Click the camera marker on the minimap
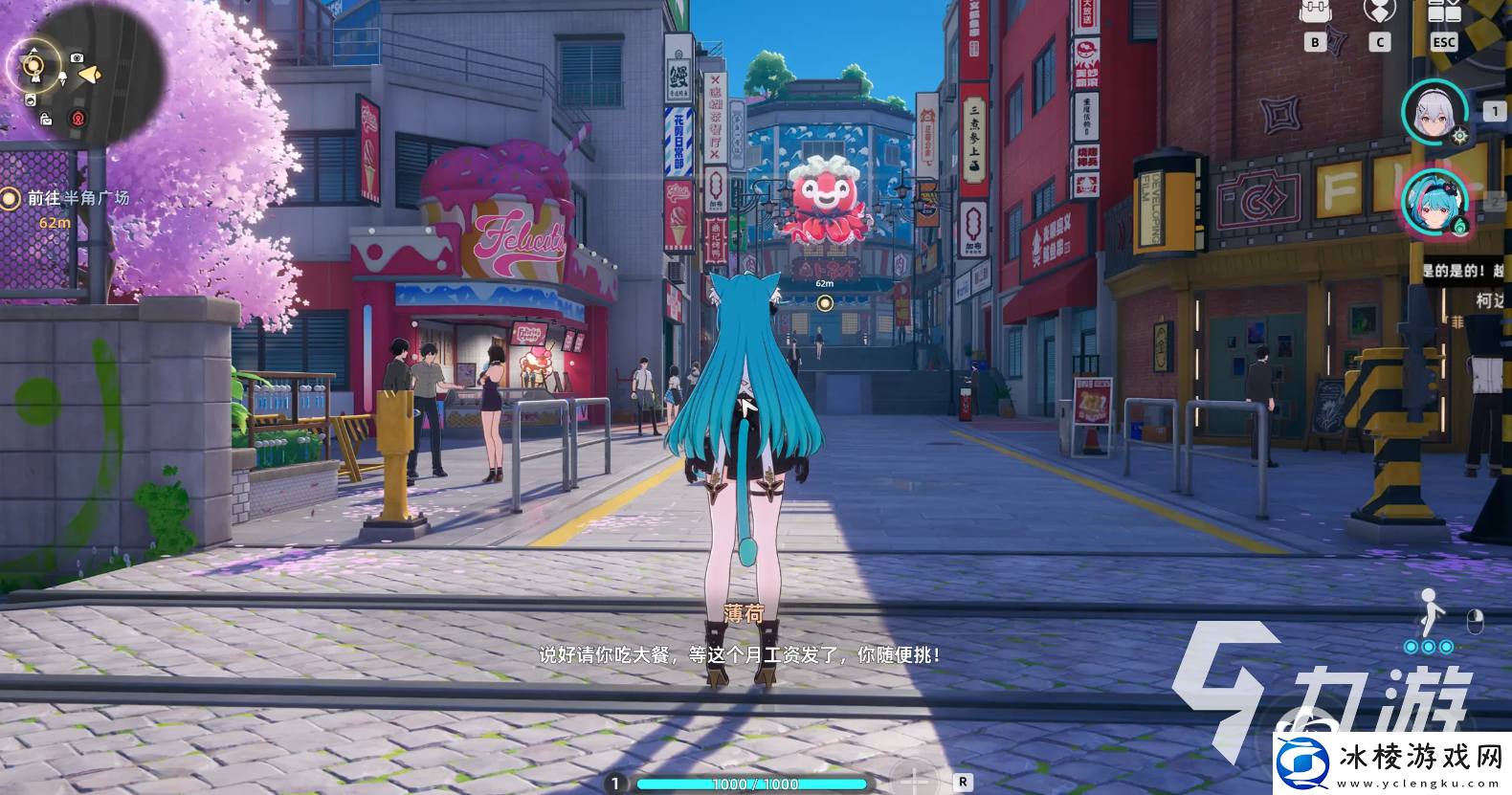The width and height of the screenshot is (1512, 795). [78, 58]
